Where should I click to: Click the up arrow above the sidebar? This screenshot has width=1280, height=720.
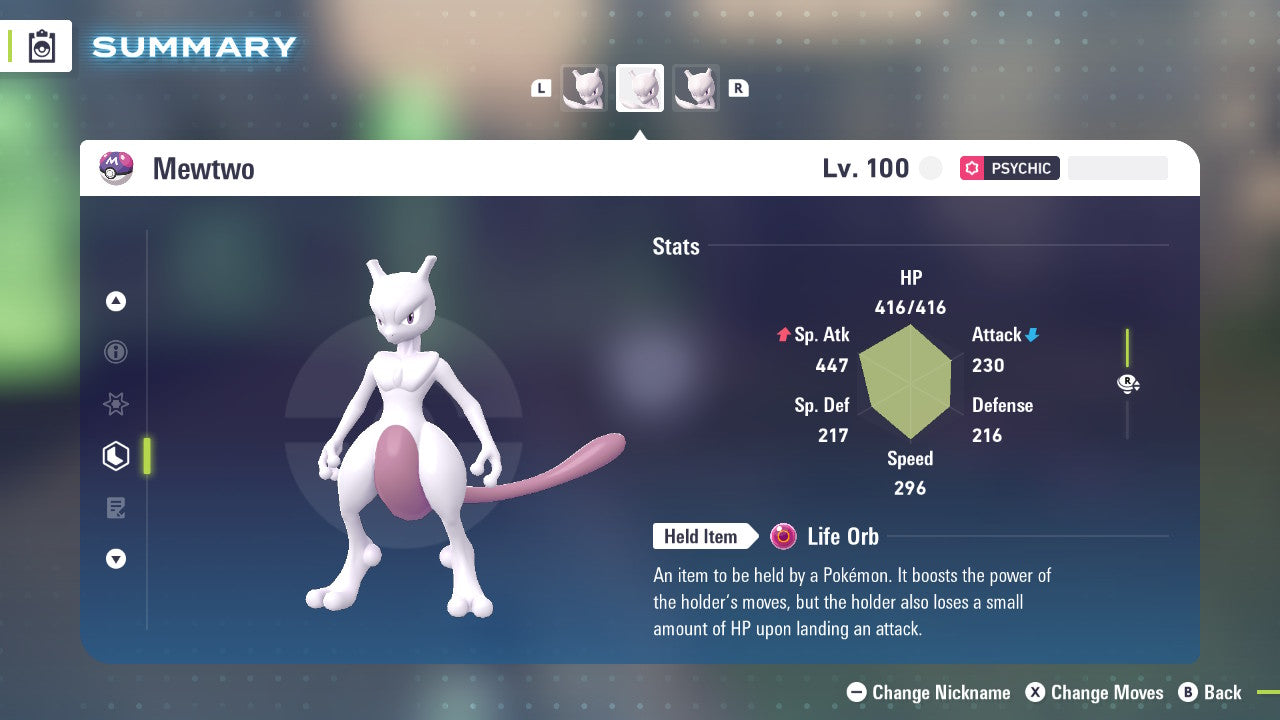[x=116, y=301]
